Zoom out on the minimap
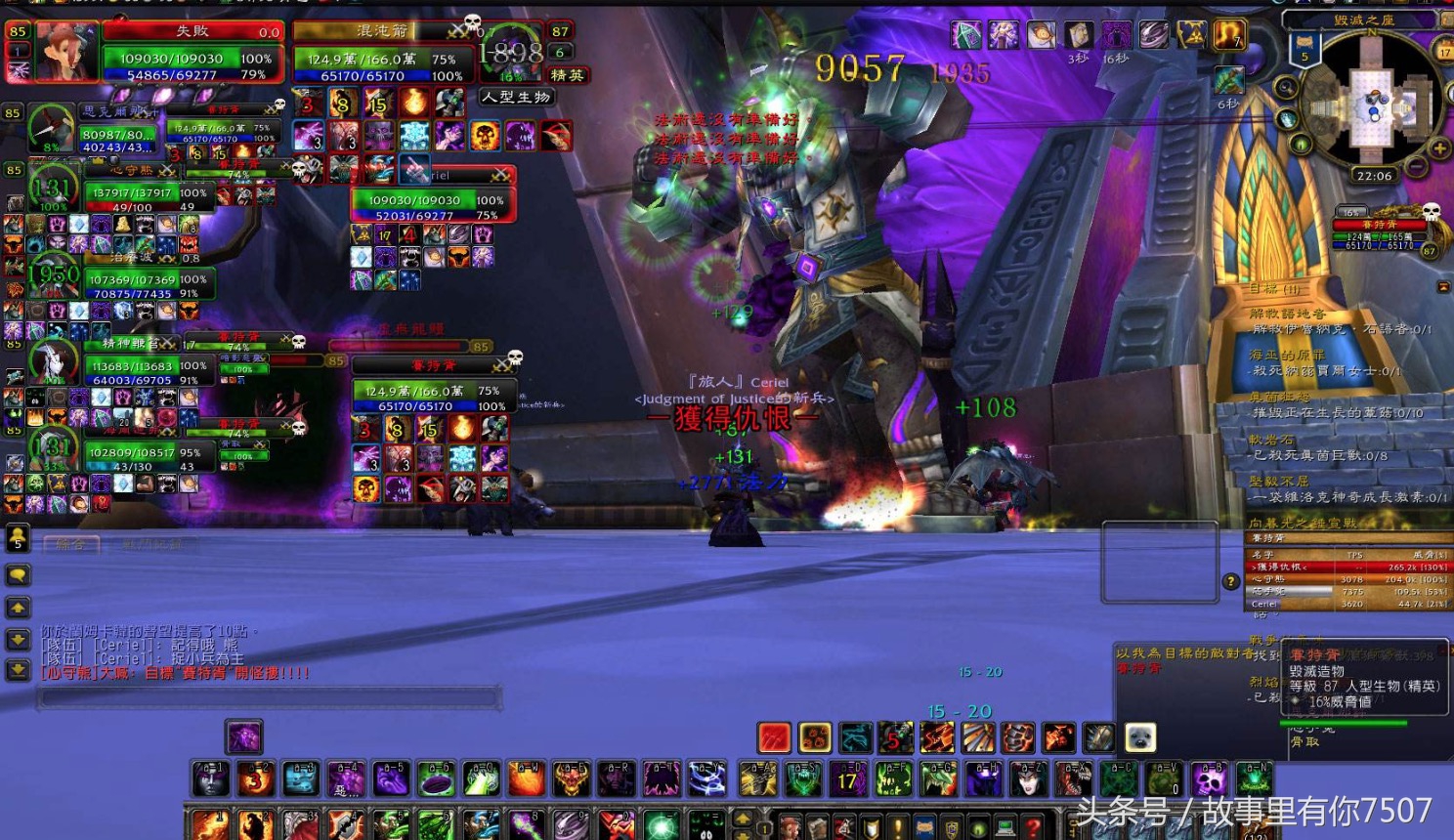 pyautogui.click(x=1415, y=165)
